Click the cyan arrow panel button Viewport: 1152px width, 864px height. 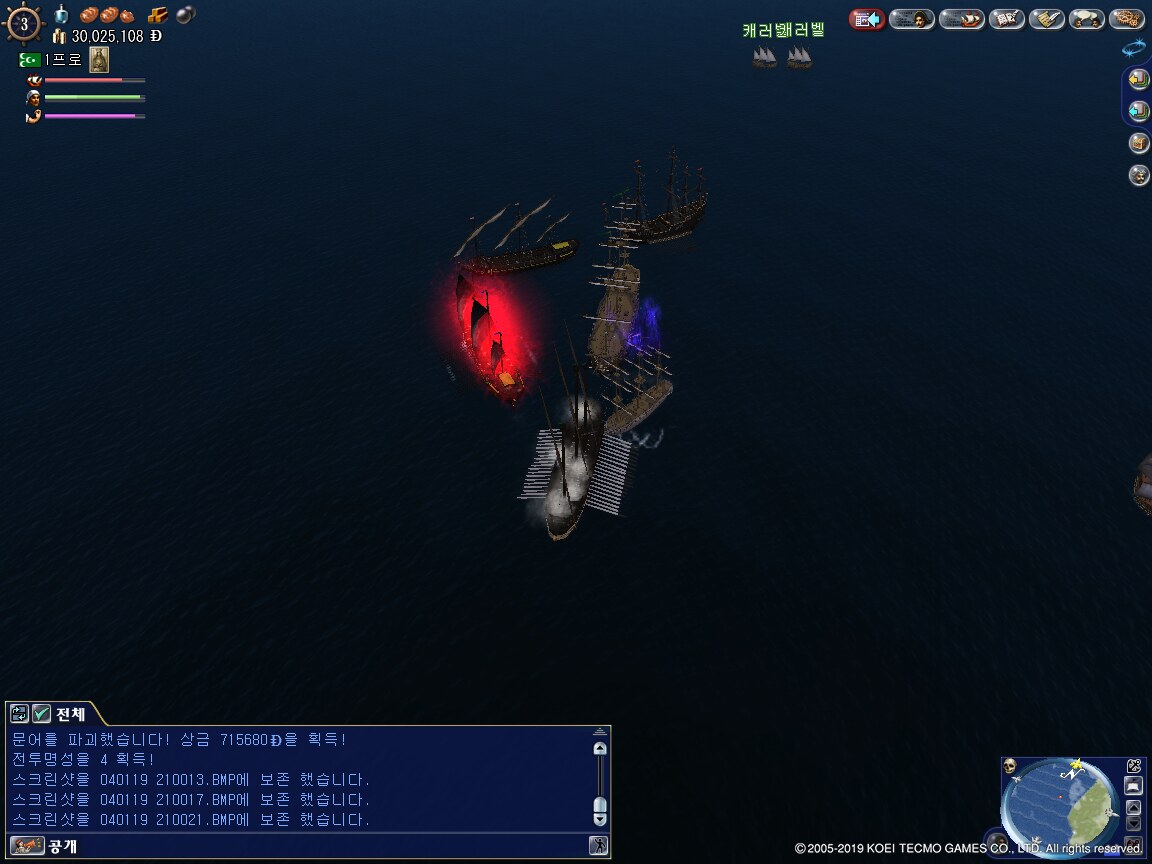click(1138, 111)
